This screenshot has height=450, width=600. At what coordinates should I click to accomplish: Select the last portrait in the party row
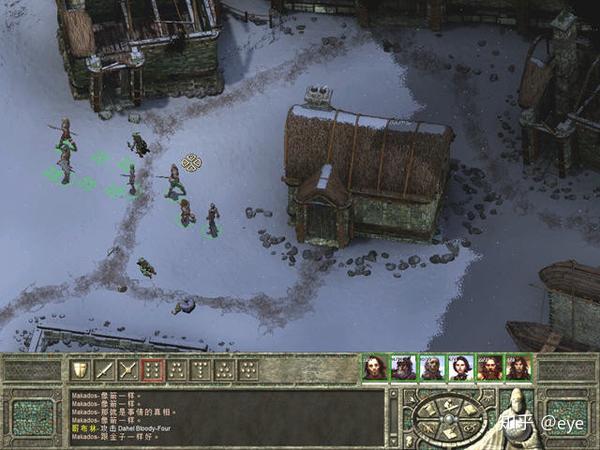click(x=518, y=368)
